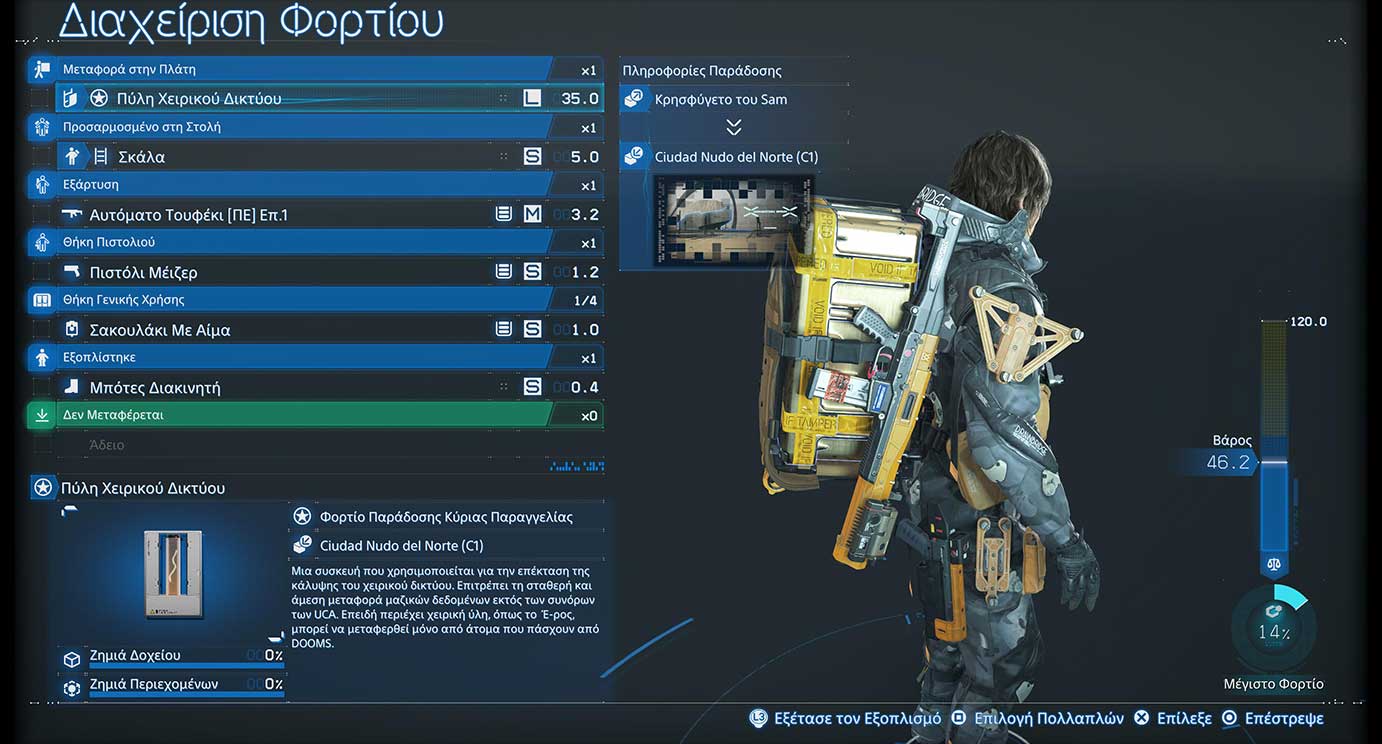View the chiral network gate item image
Screen dimensions: 1382x744
pyautogui.click(x=172, y=574)
